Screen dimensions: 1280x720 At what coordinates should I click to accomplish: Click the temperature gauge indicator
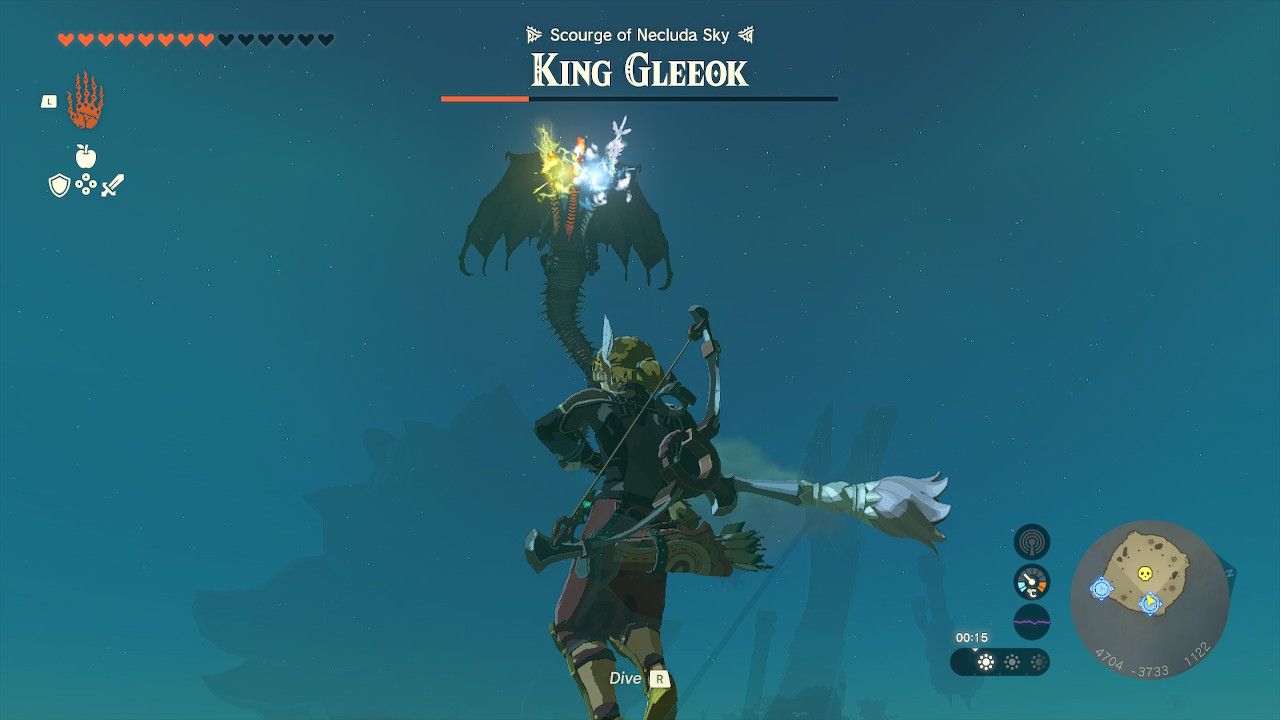click(x=1032, y=582)
